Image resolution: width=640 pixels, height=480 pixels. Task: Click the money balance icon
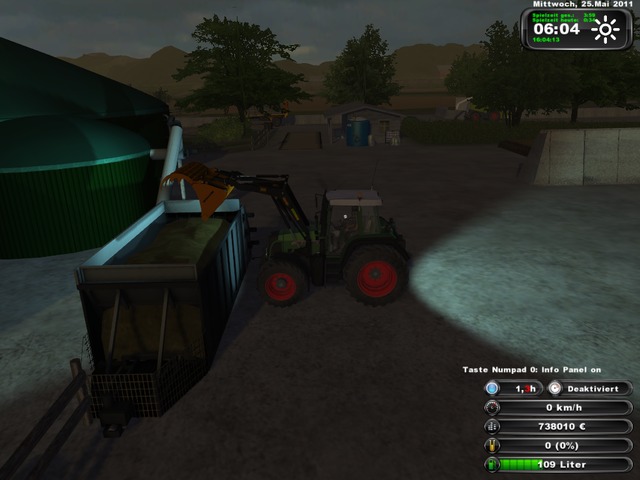(492, 426)
